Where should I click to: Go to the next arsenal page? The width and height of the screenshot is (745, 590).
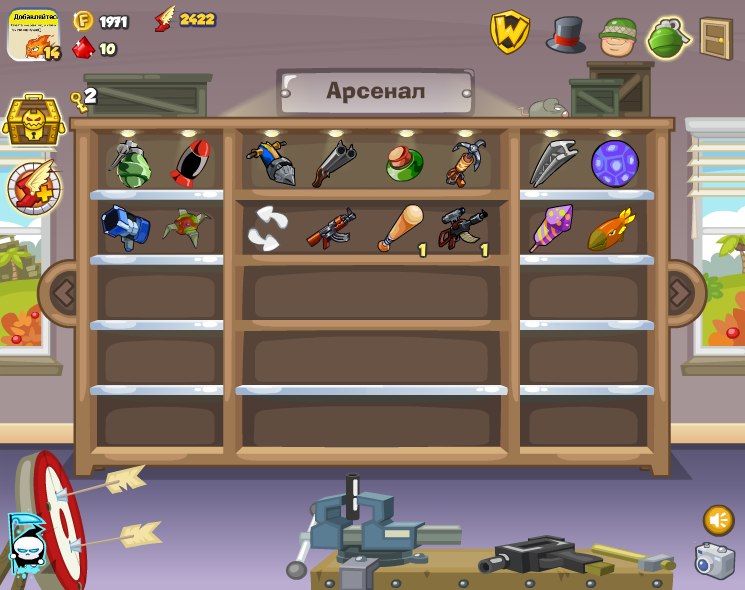coord(680,293)
